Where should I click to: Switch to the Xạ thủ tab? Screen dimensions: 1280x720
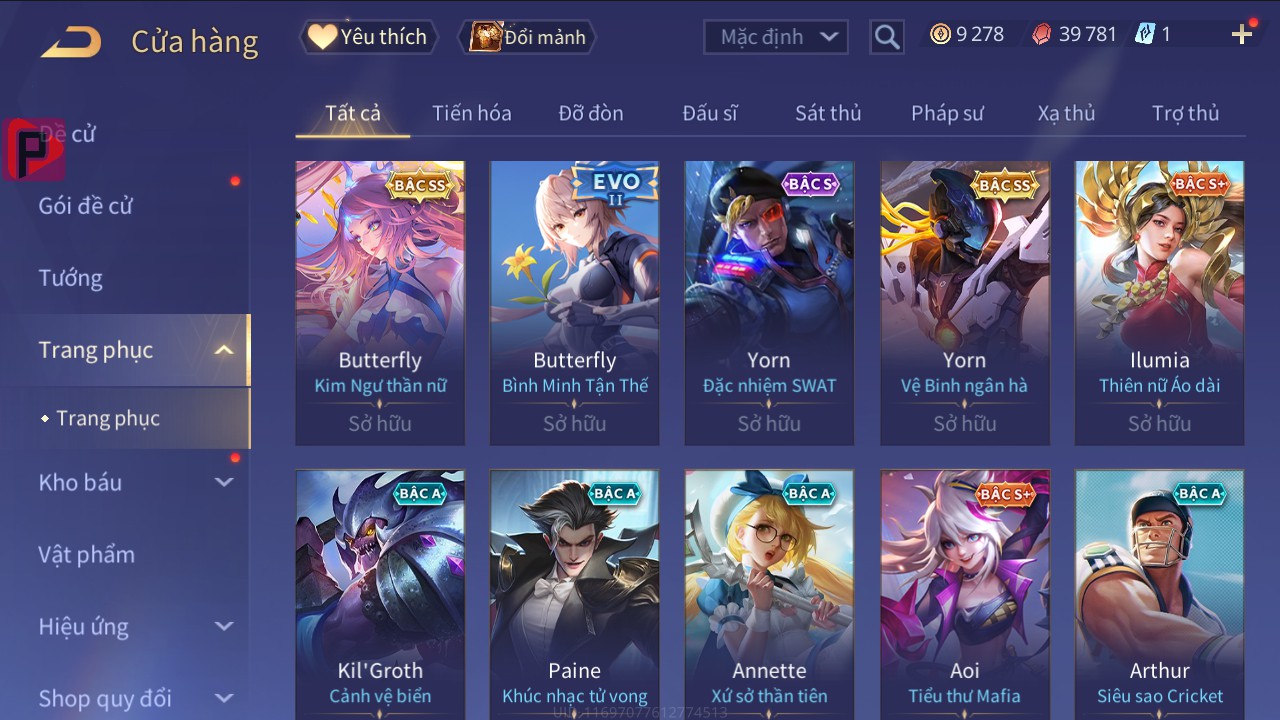pyautogui.click(x=1066, y=113)
